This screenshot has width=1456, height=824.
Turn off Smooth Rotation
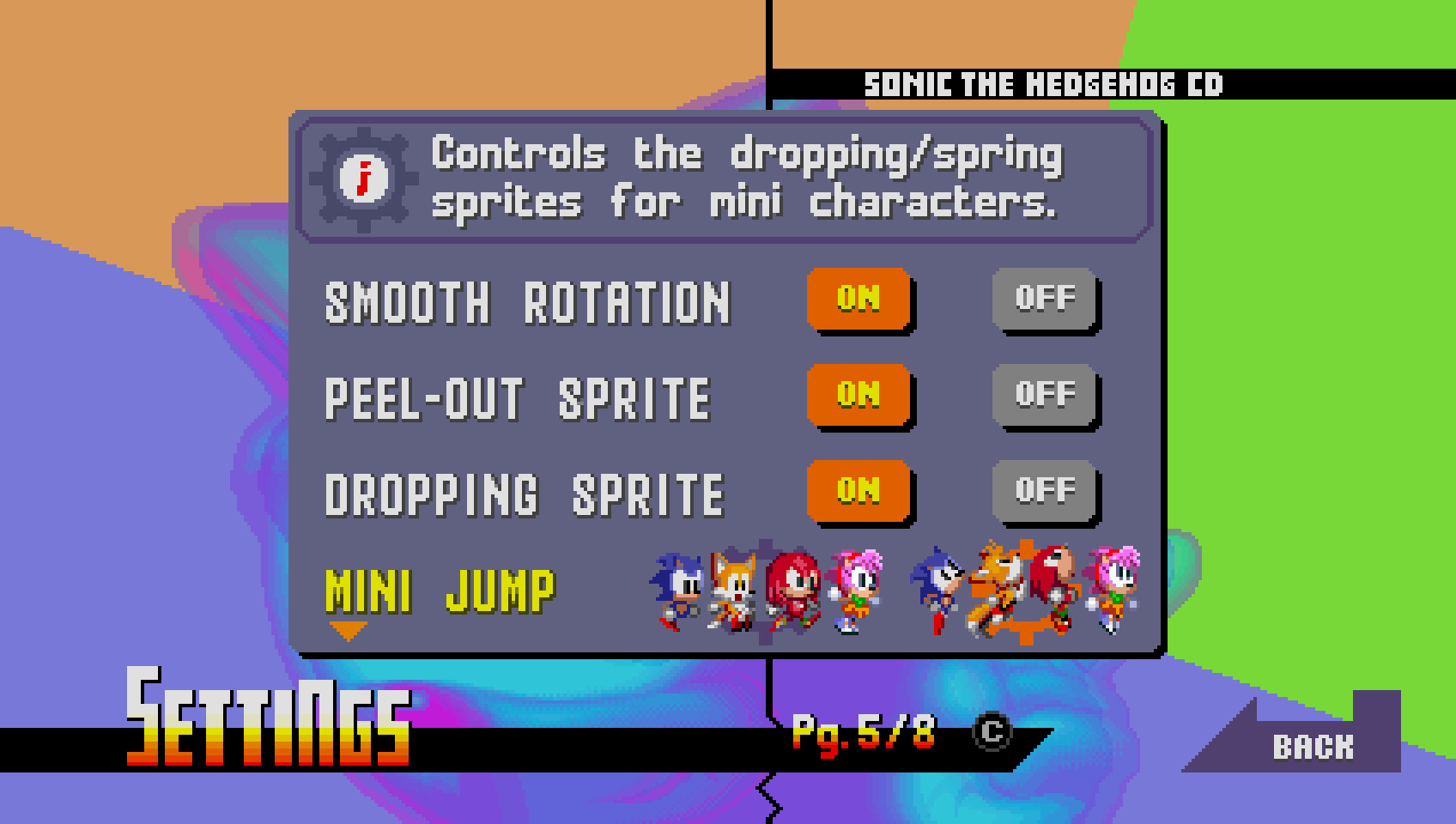[1045, 301]
